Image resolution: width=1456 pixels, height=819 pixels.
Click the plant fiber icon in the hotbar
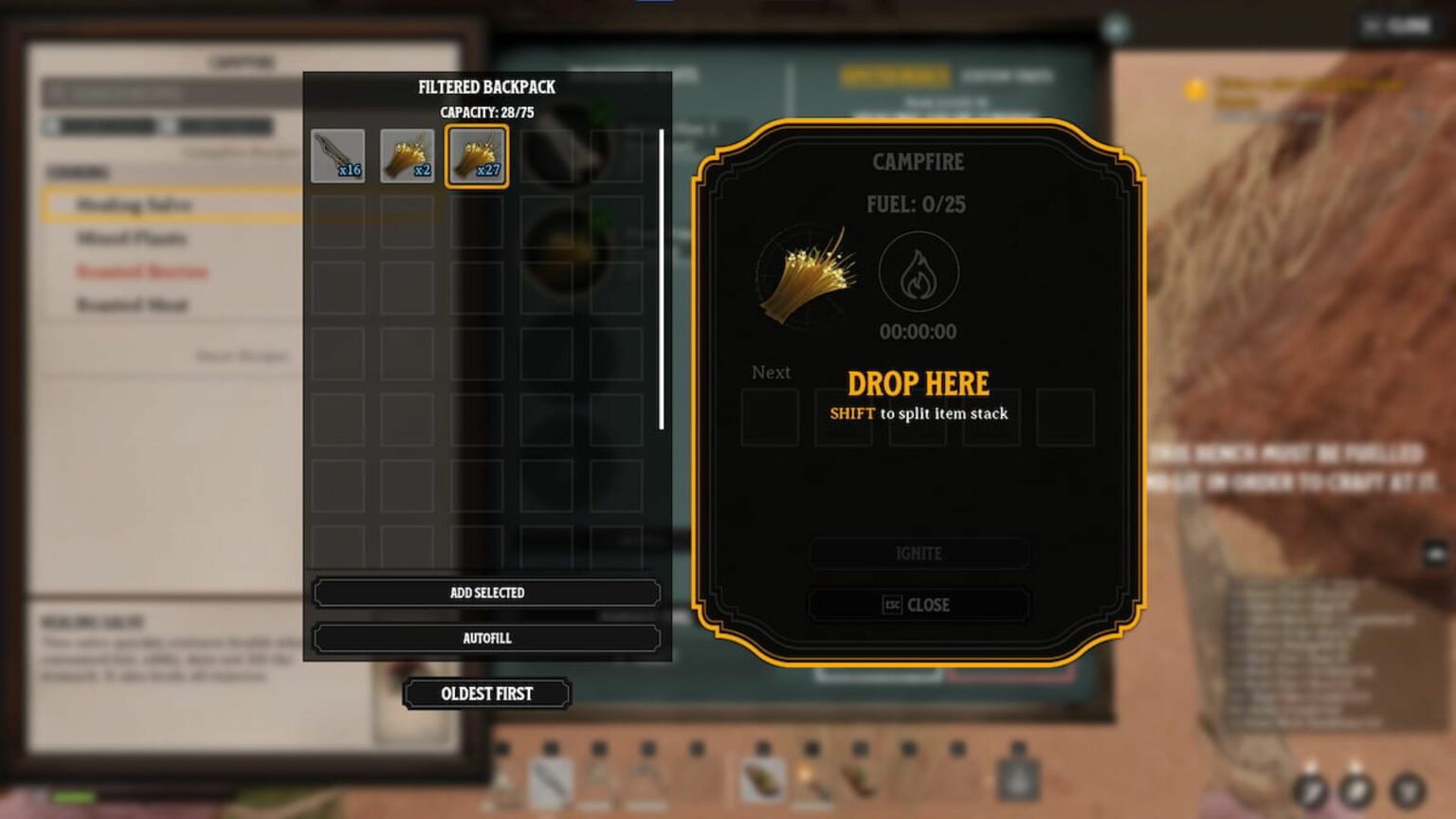(762, 782)
